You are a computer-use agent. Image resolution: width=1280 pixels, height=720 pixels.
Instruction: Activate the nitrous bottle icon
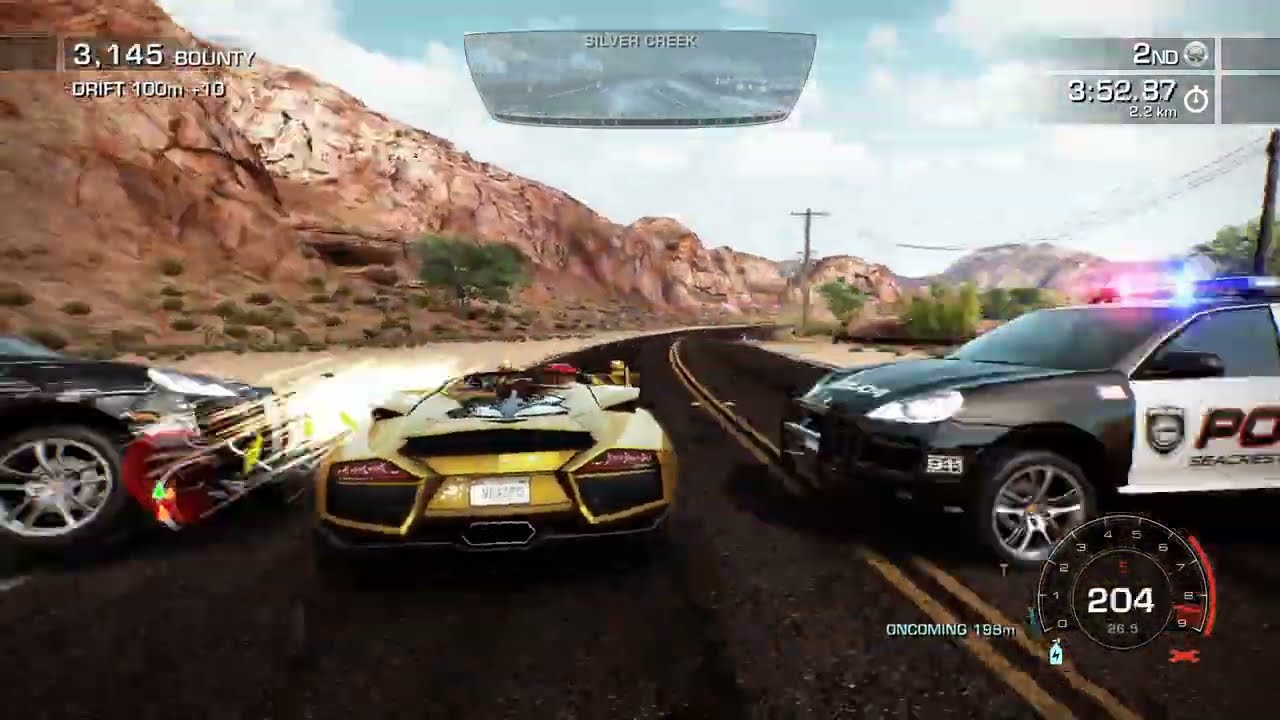(x=1054, y=654)
